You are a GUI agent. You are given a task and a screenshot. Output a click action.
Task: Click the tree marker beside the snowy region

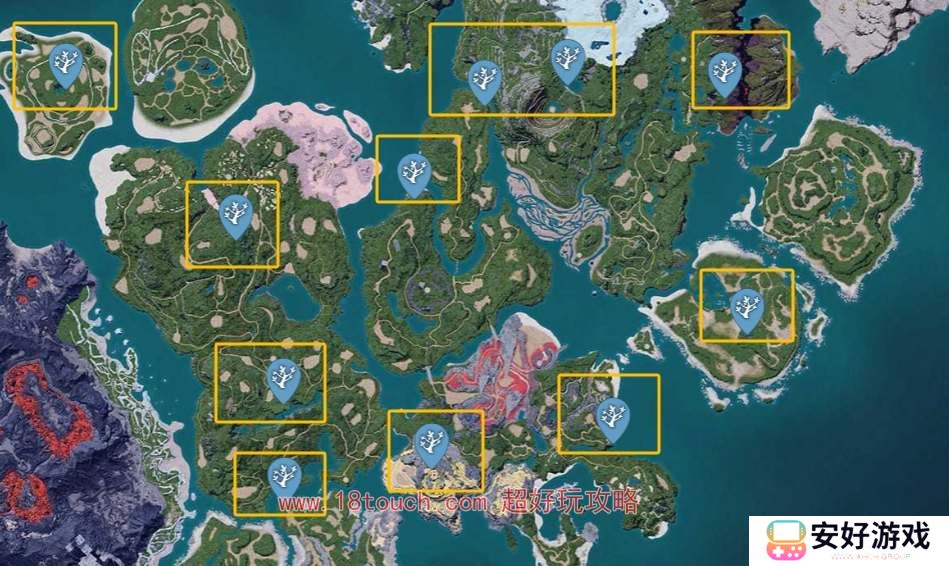(568, 60)
